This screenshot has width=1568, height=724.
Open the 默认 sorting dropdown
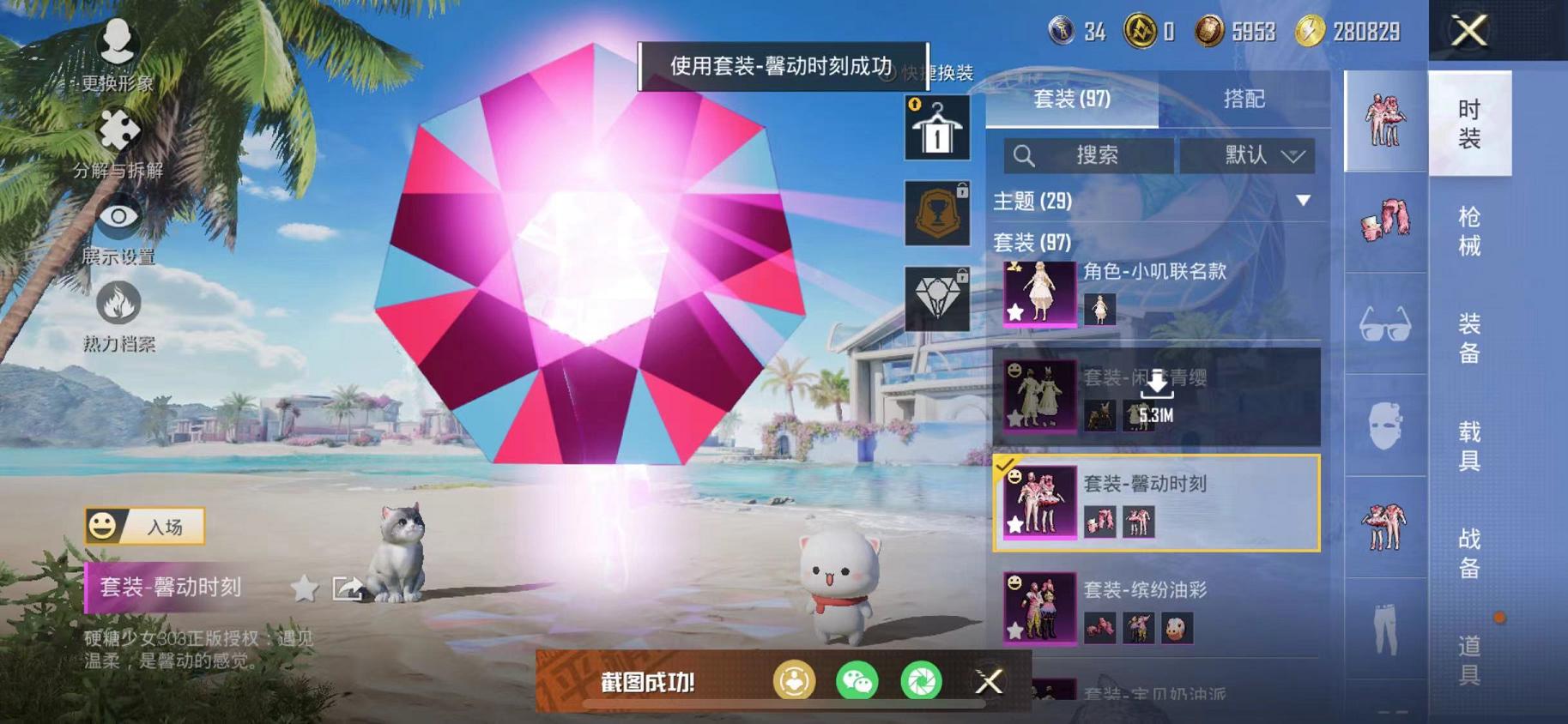tap(1246, 155)
